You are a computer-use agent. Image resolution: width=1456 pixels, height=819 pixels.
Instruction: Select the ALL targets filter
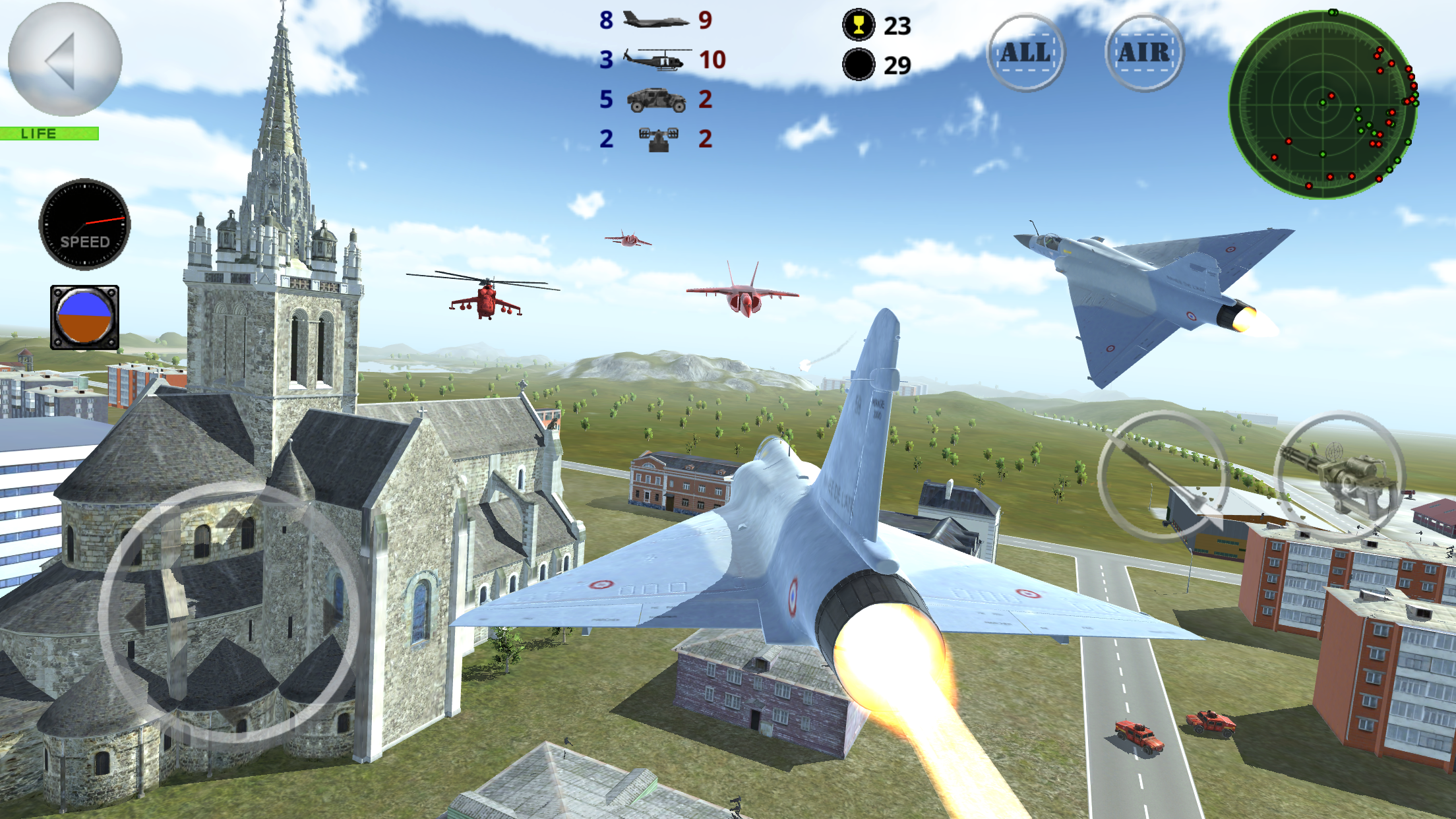coord(1025,53)
